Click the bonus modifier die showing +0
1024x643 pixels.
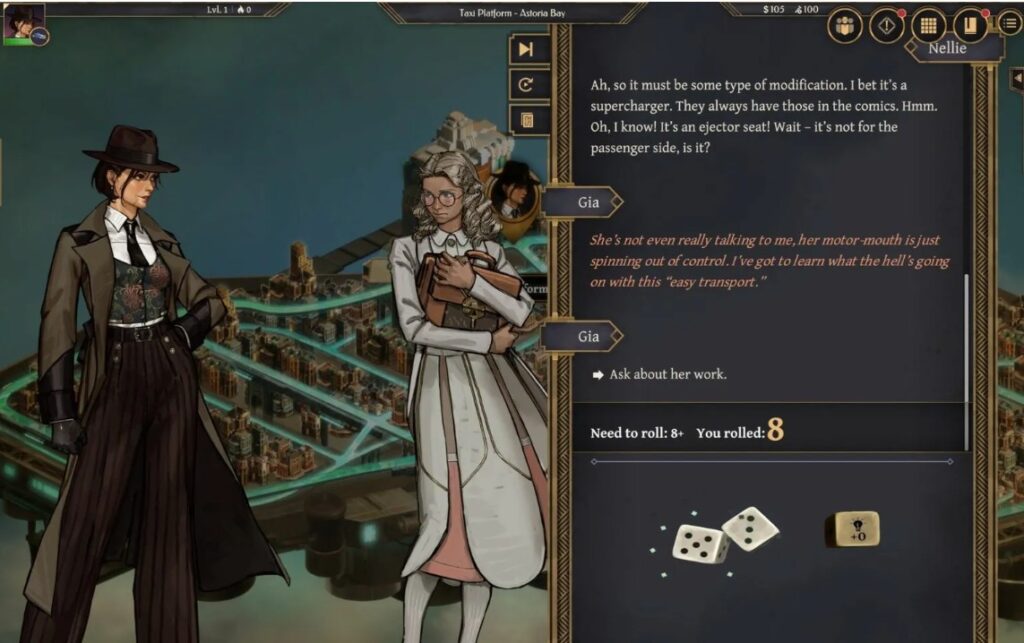coord(851,530)
